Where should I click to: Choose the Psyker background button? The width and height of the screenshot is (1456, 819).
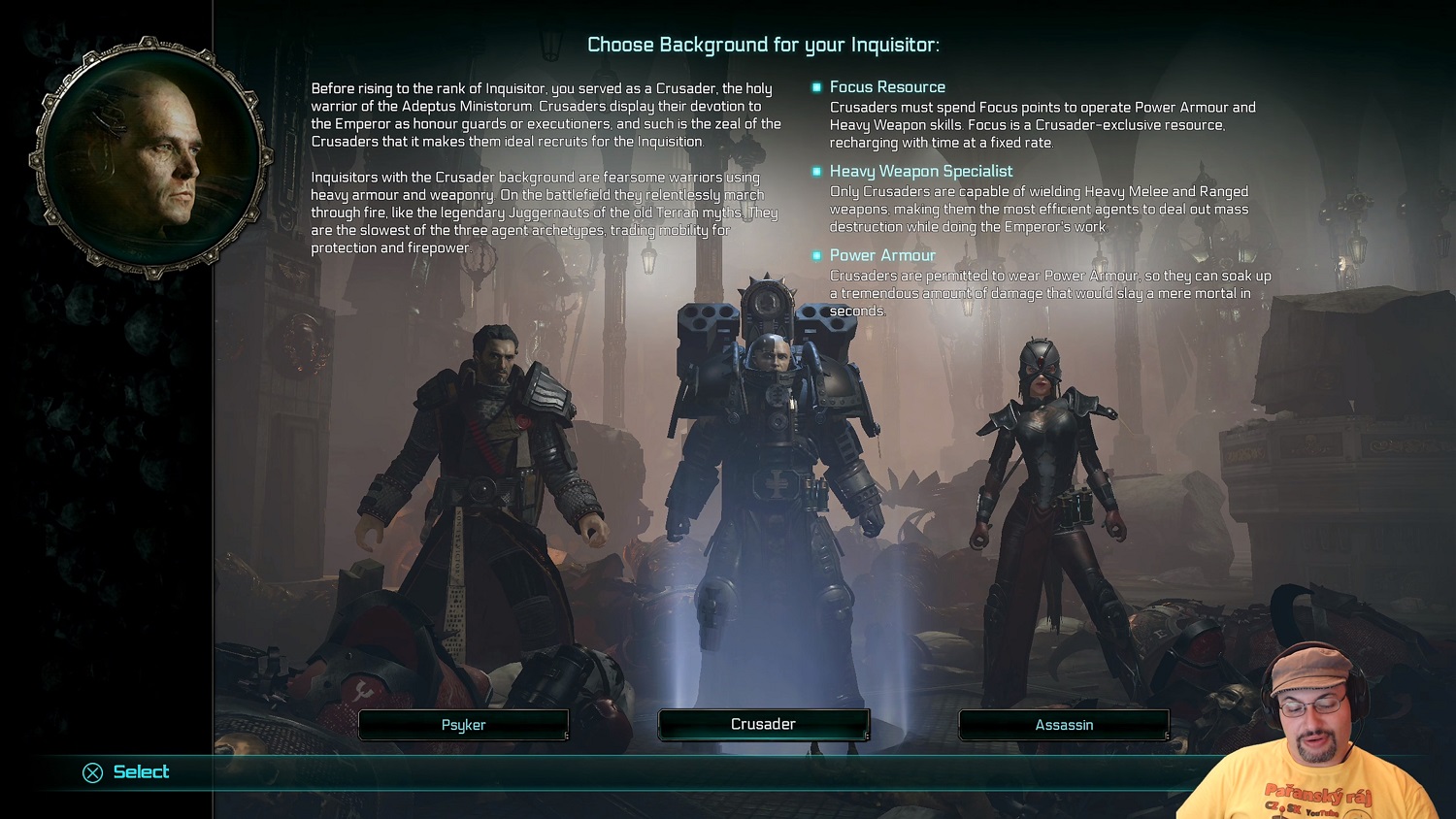pyautogui.click(x=463, y=725)
